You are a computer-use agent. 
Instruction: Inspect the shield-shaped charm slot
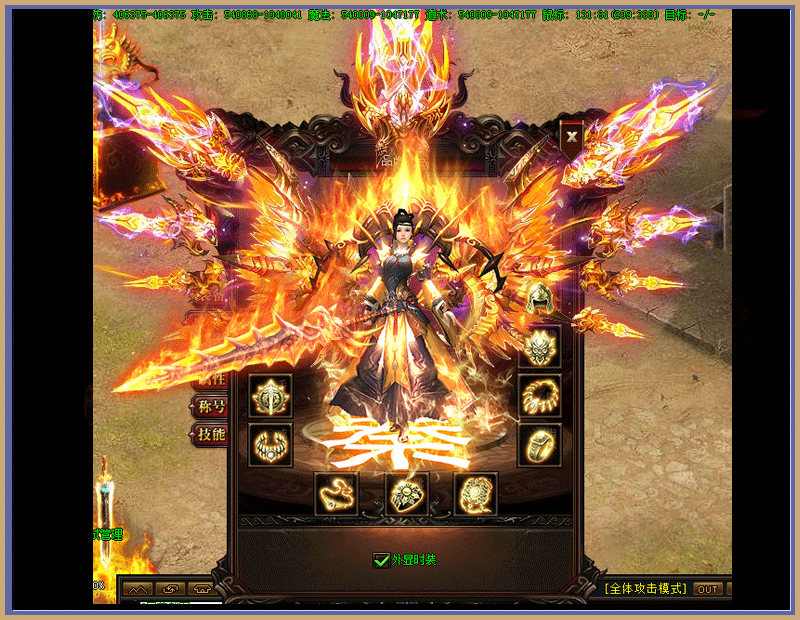coord(407,494)
